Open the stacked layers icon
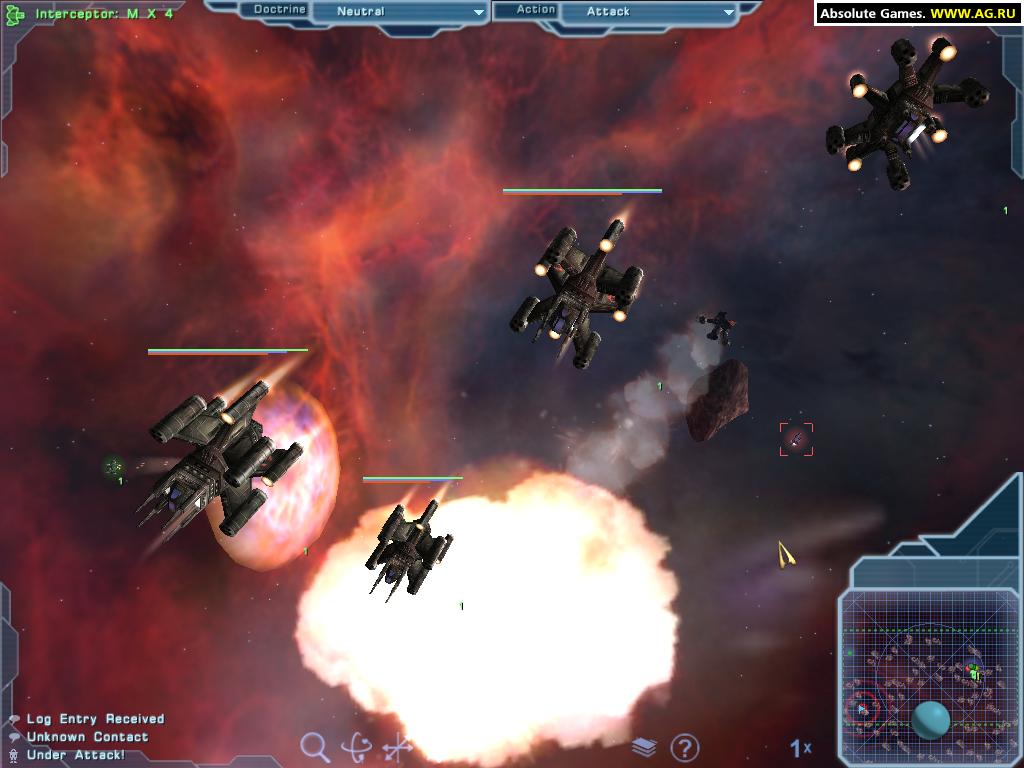The image size is (1024, 768). click(x=644, y=747)
